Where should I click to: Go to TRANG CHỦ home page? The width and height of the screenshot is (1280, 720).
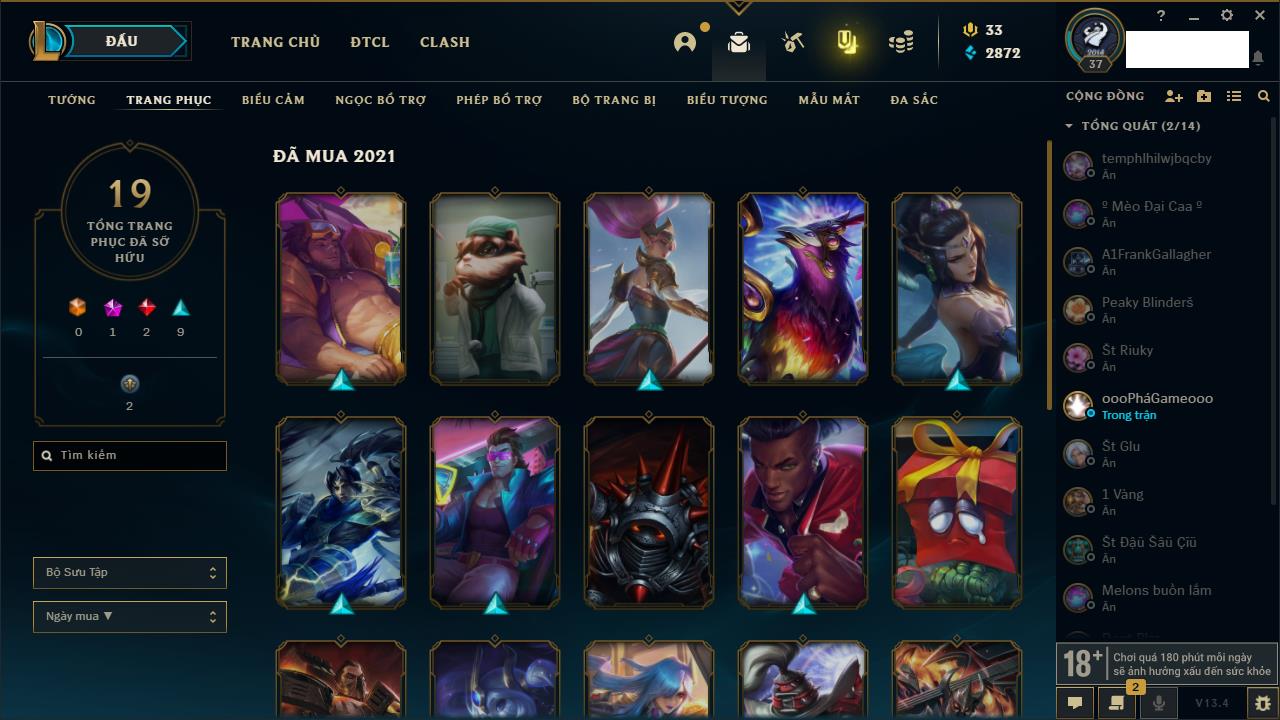(x=275, y=42)
